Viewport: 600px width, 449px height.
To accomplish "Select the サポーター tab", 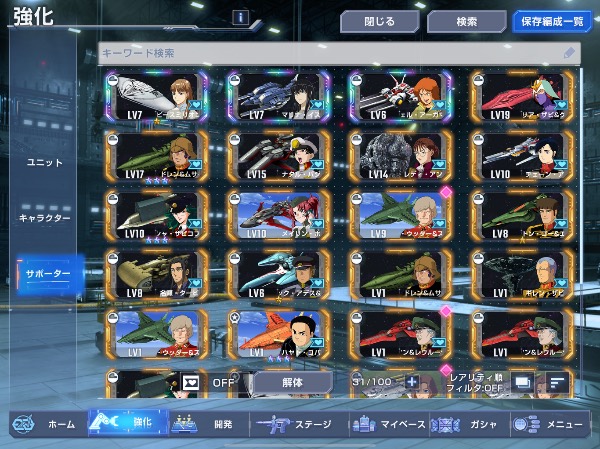I will coord(44,273).
